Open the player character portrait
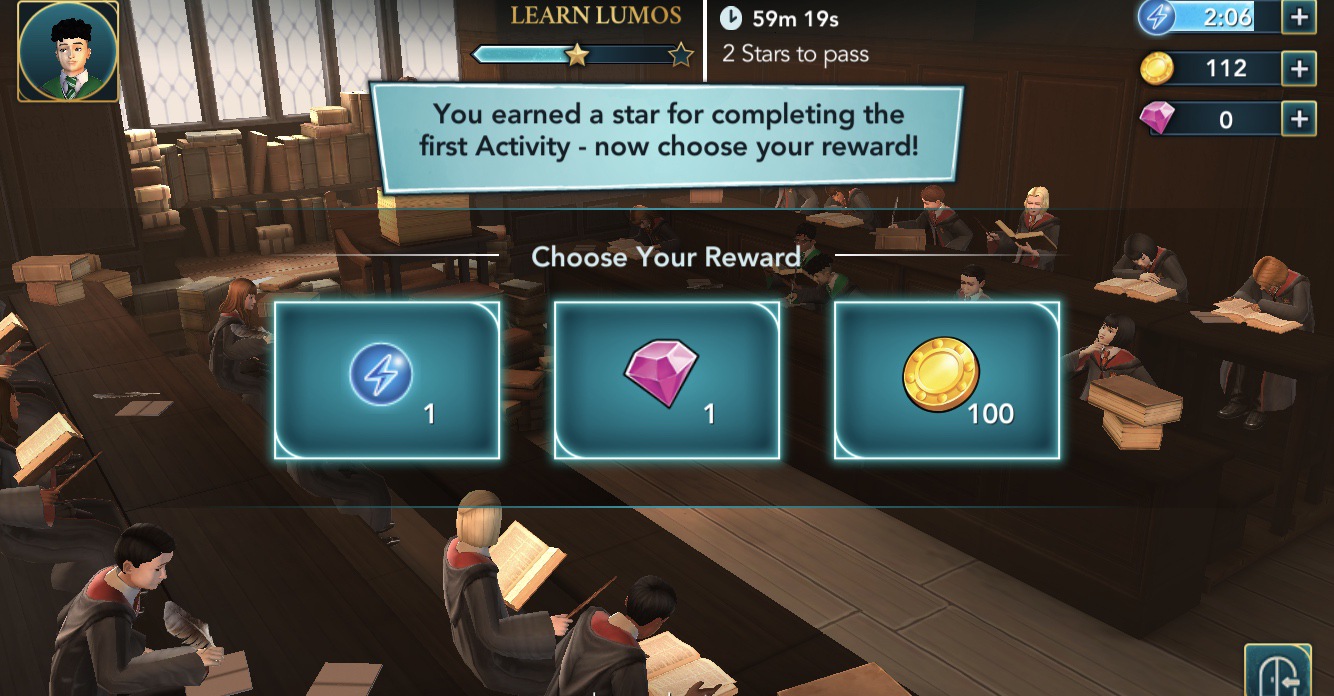 tap(68, 51)
